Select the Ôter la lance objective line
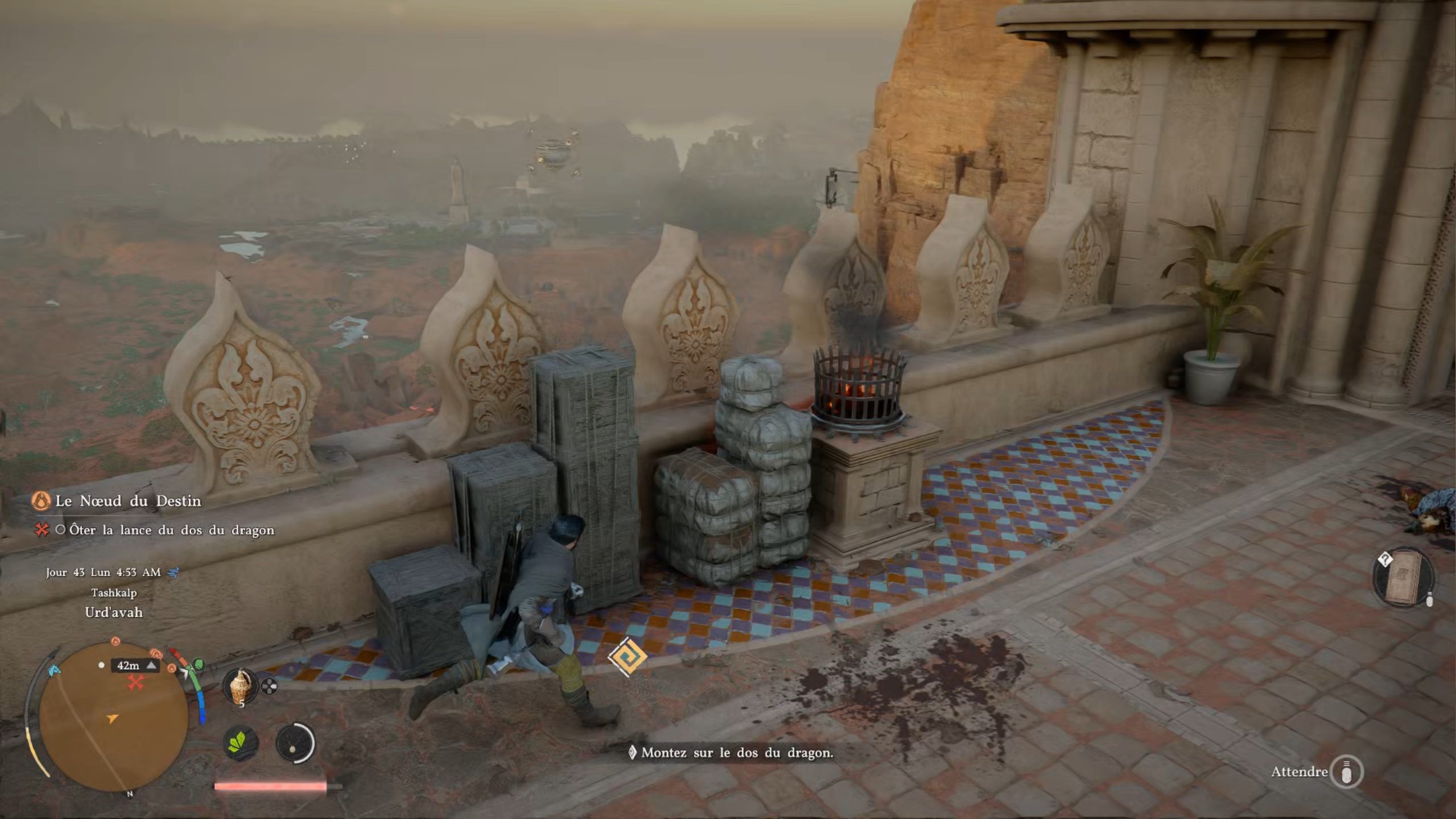The height and width of the screenshot is (819, 1456). 171,530
